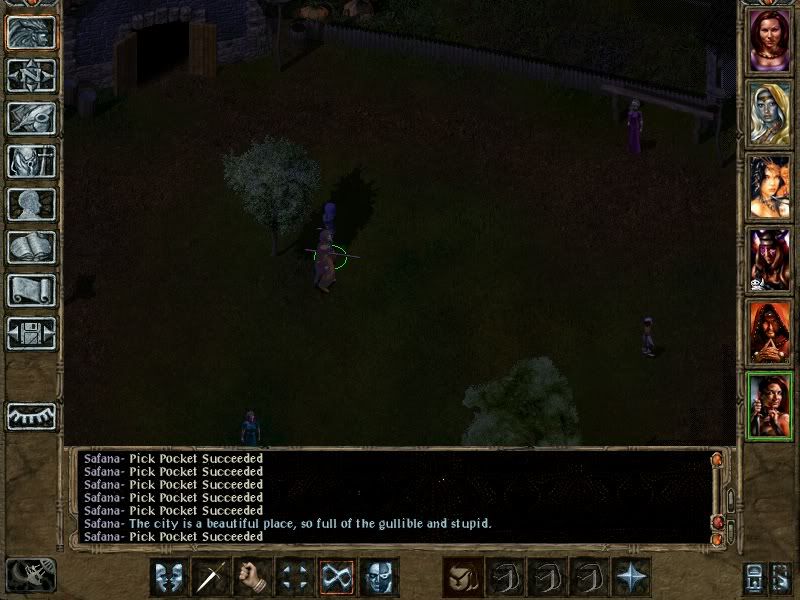Click the twin-masks button in the action bar
This screenshot has height=600, width=800.
pyautogui.click(x=169, y=577)
